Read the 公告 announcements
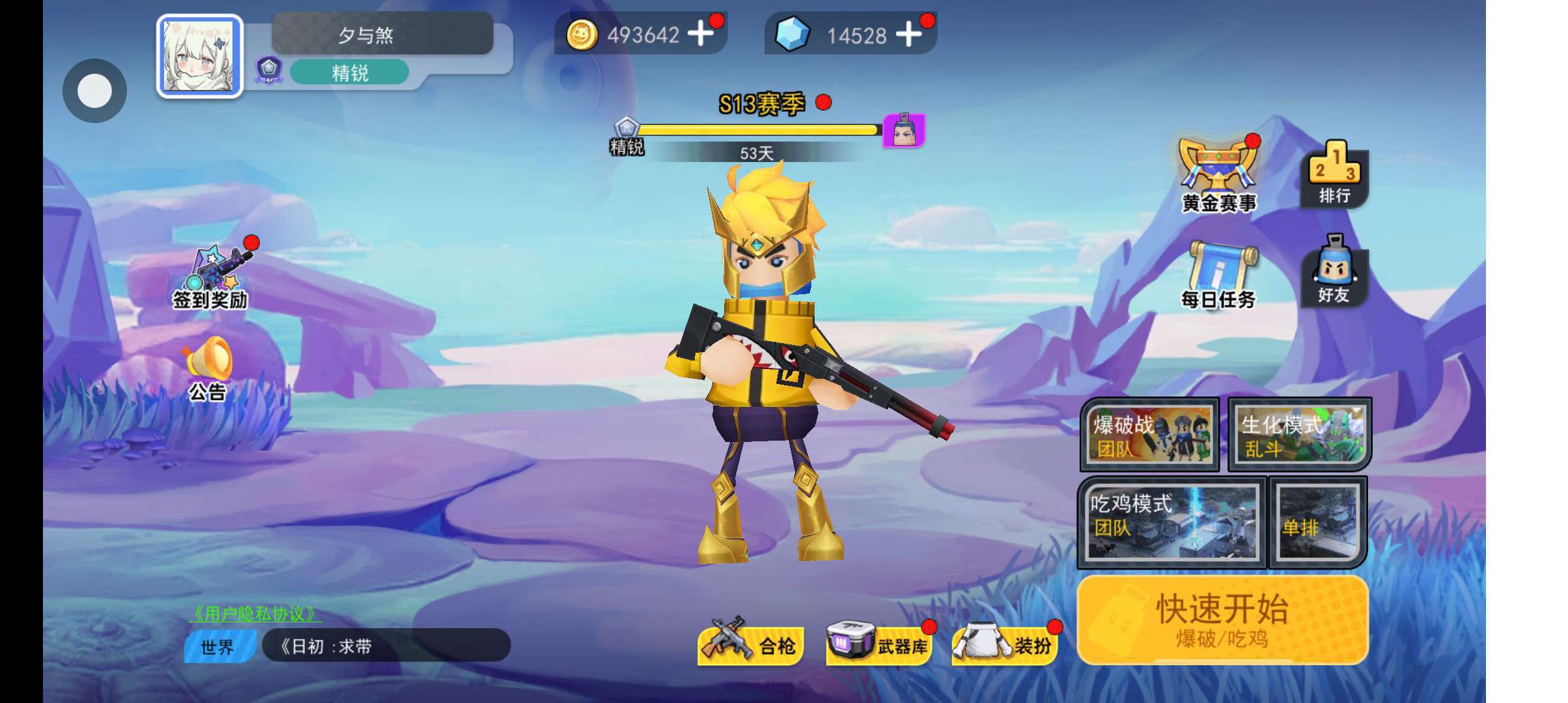 click(x=208, y=368)
